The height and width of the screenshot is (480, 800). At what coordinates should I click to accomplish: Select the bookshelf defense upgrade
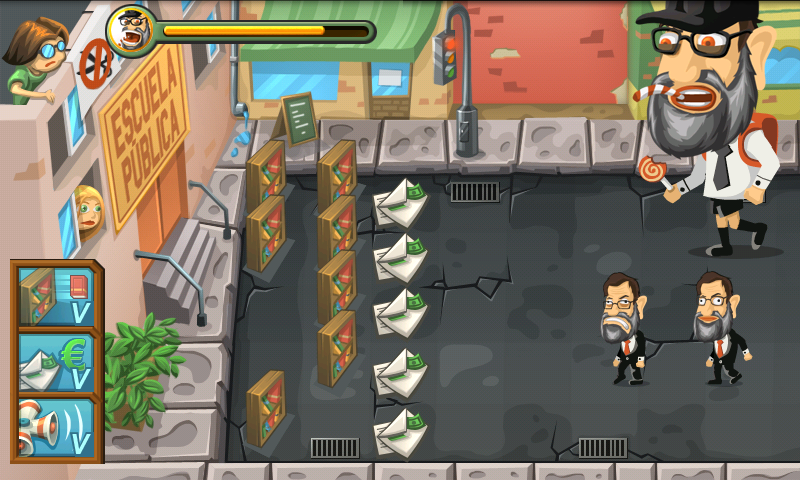[x=55, y=296]
